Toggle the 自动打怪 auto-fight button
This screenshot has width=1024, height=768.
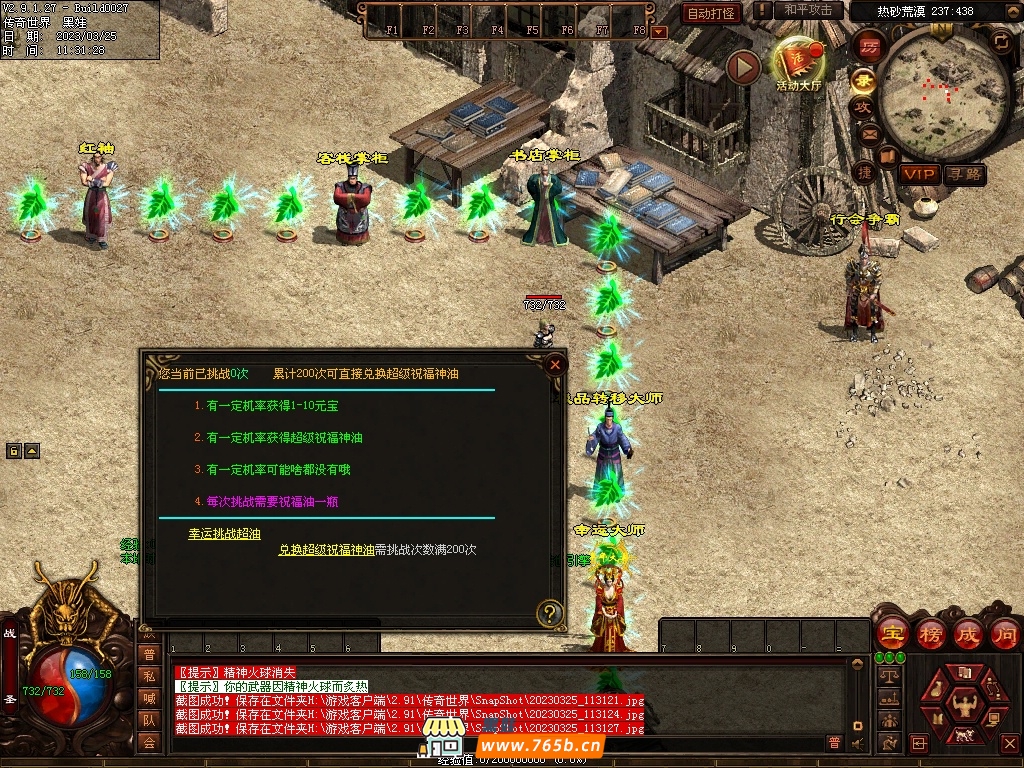click(711, 13)
